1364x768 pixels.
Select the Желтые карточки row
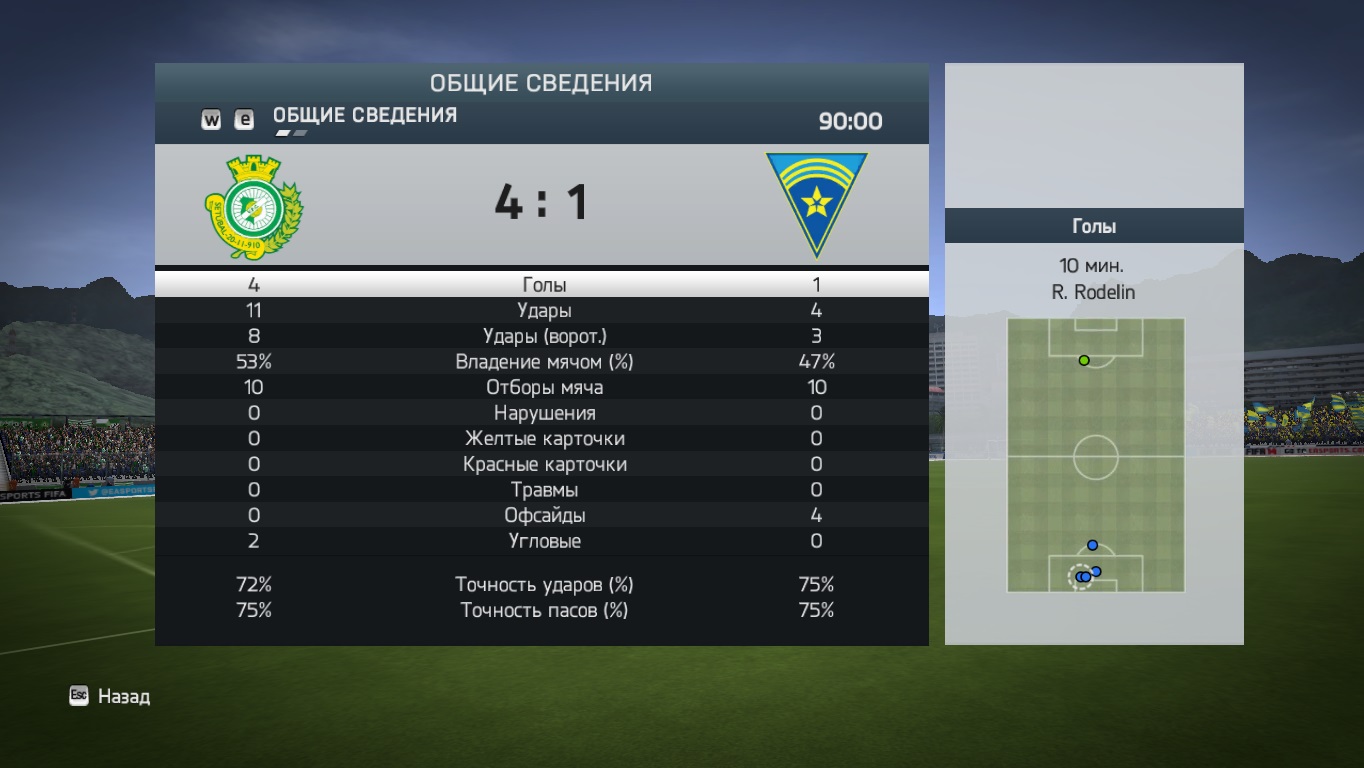coord(544,439)
